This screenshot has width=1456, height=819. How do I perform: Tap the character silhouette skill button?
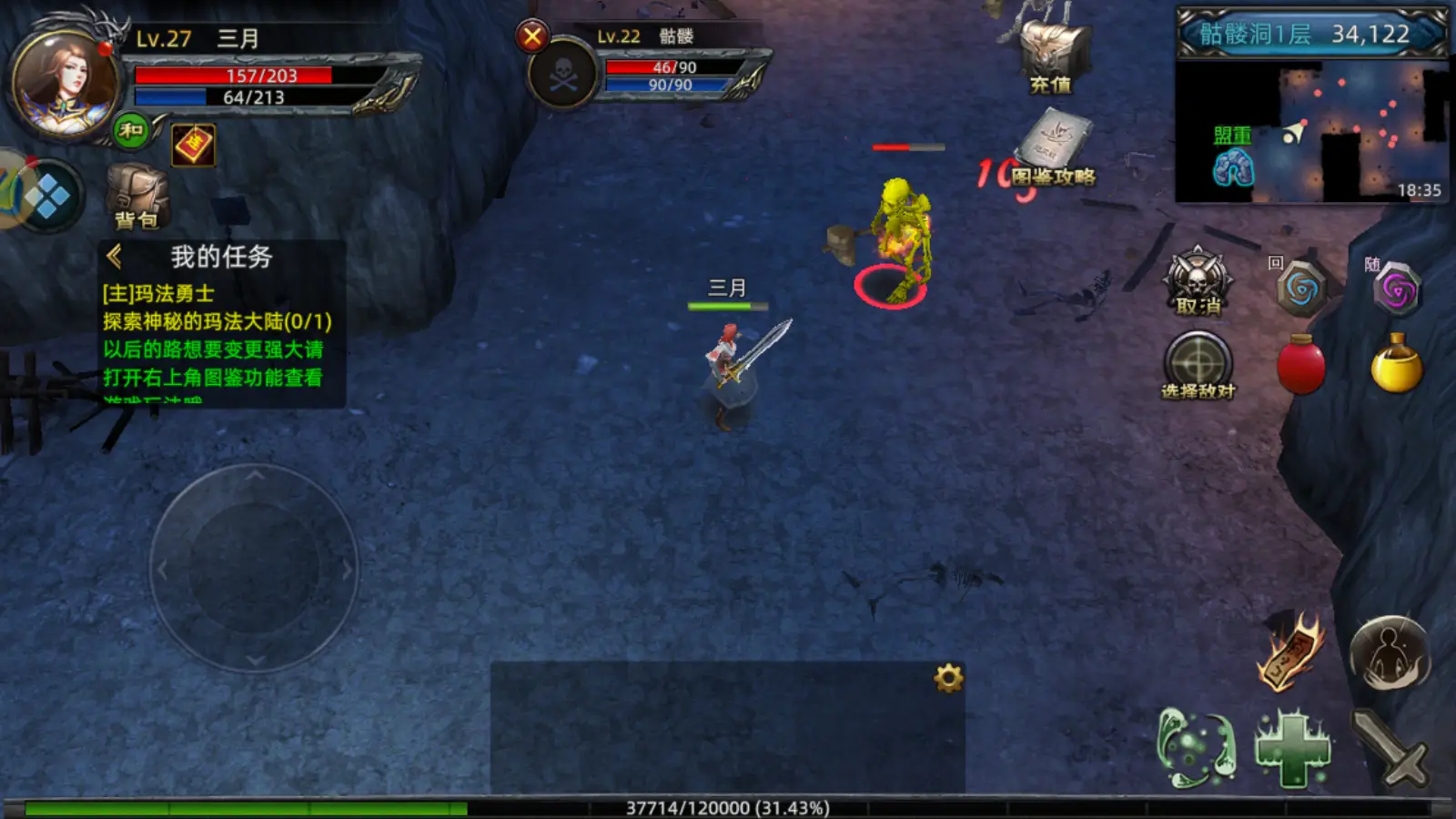pos(1390,653)
